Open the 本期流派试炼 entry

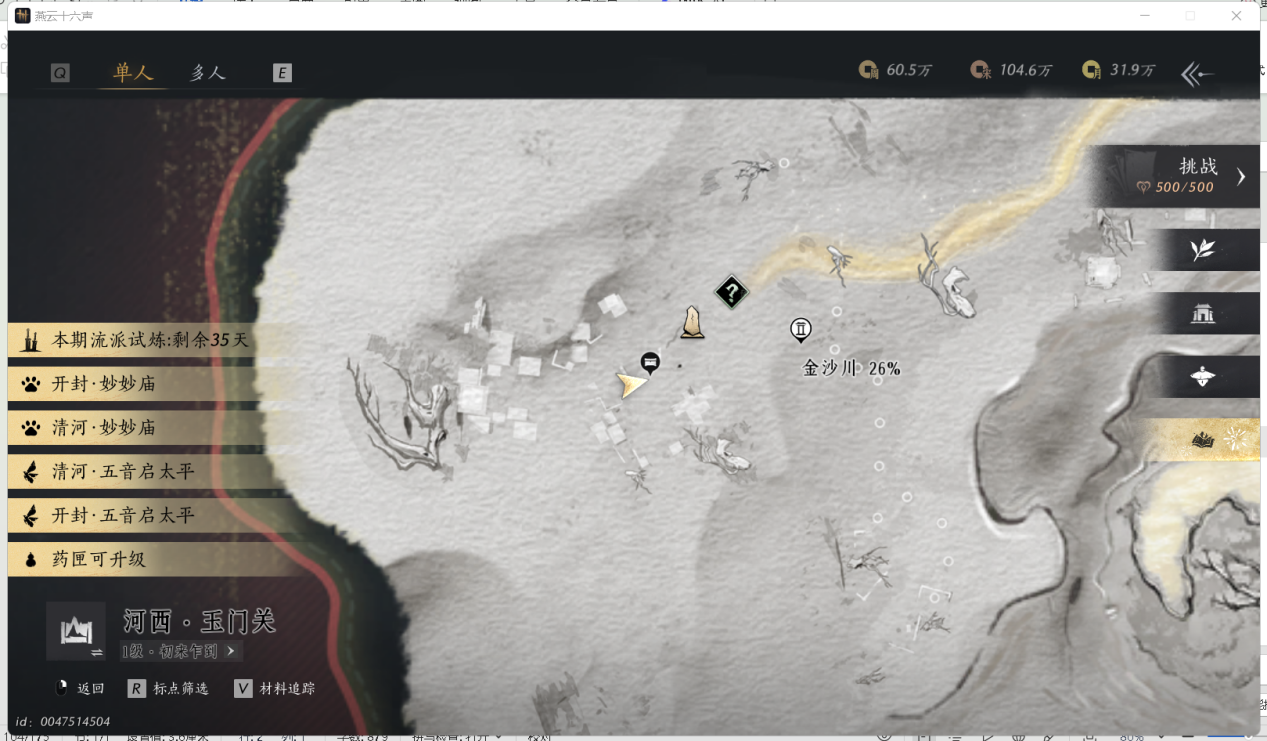pos(150,340)
